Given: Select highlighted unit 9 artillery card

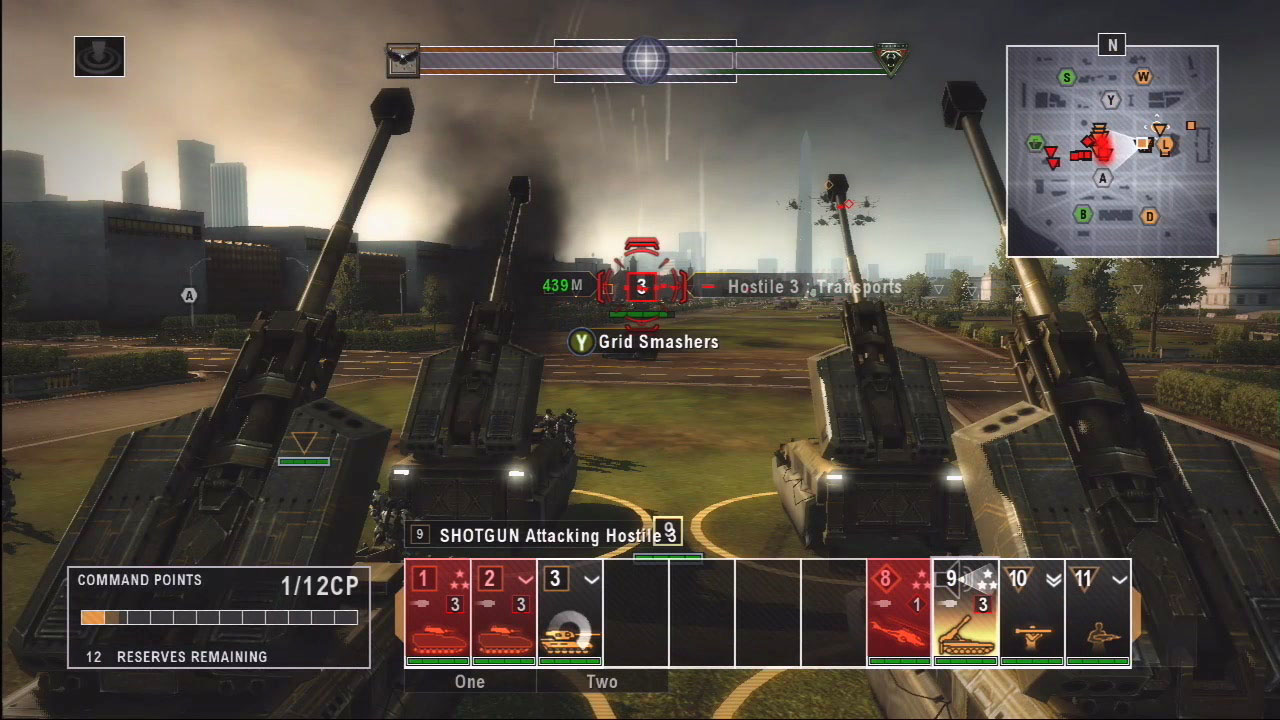Looking at the screenshot, I should coord(965,612).
